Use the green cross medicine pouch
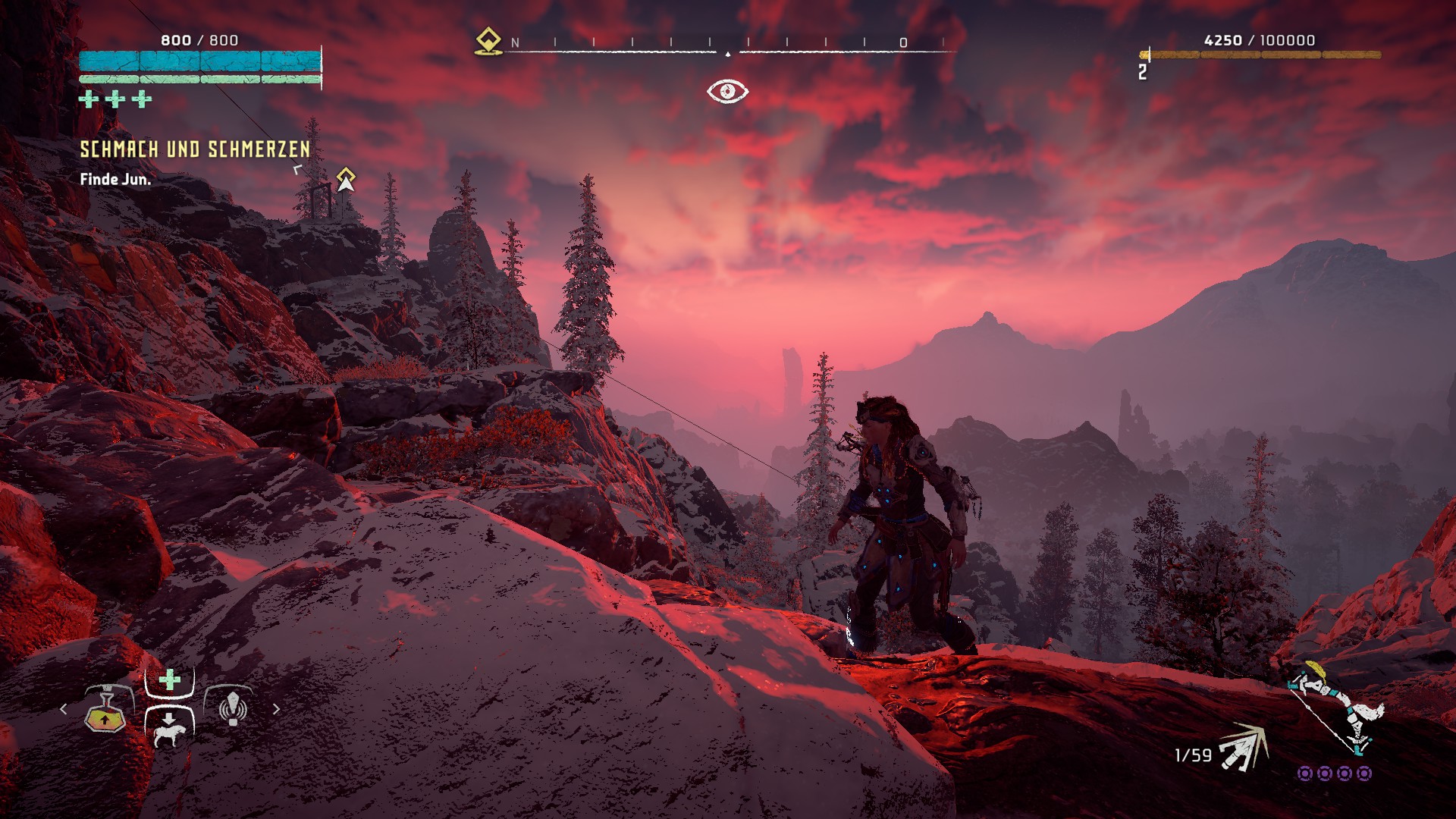 (170, 679)
